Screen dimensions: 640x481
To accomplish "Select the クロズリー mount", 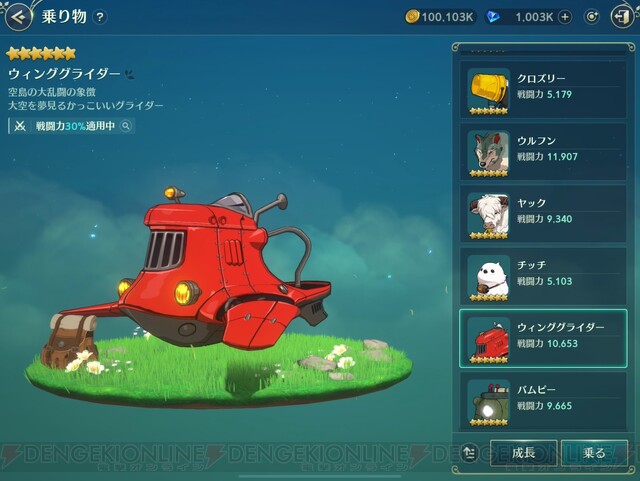I will pyautogui.click(x=543, y=89).
